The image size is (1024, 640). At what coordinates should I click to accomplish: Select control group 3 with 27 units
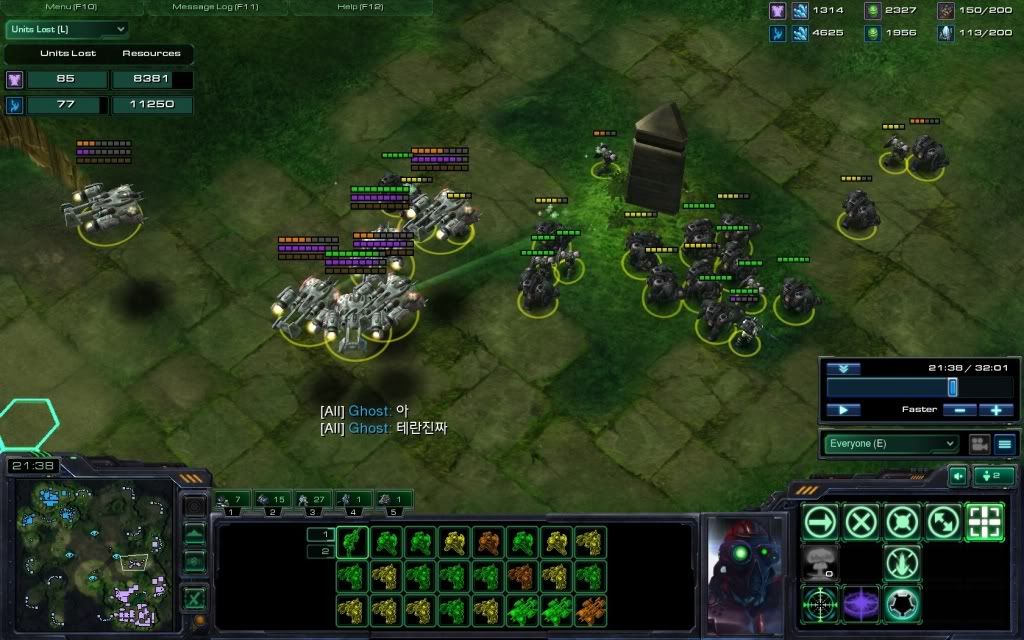click(x=313, y=499)
